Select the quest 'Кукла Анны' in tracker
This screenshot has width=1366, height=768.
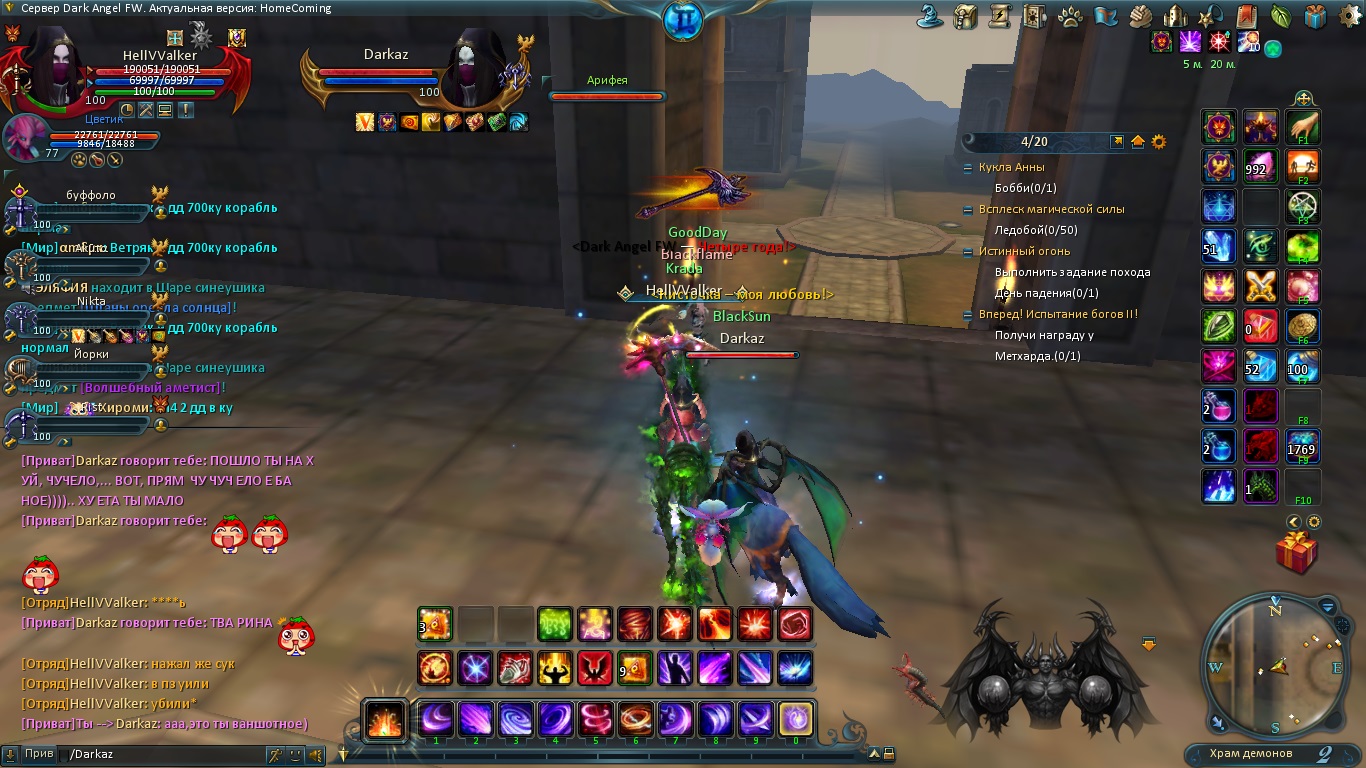[x=1012, y=167]
